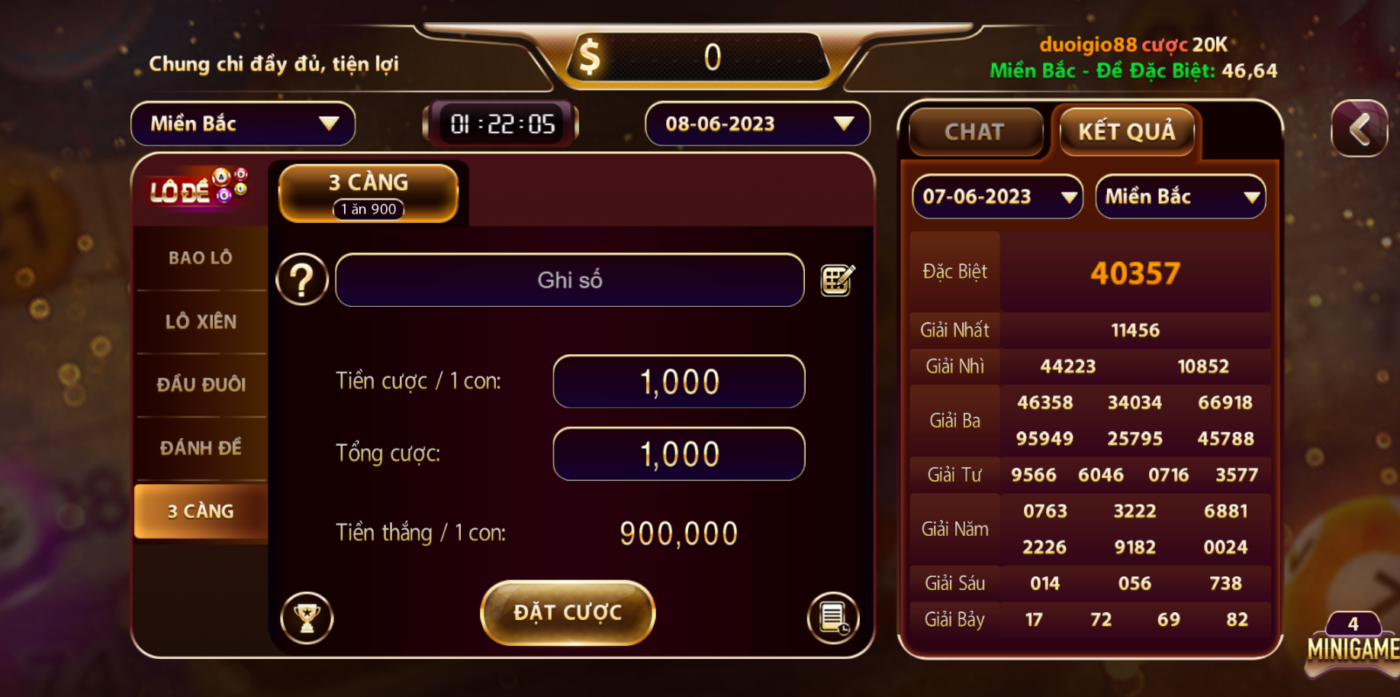Select the 3 CÀNG side menu entry
This screenshot has height=697, width=1400.
[200, 511]
